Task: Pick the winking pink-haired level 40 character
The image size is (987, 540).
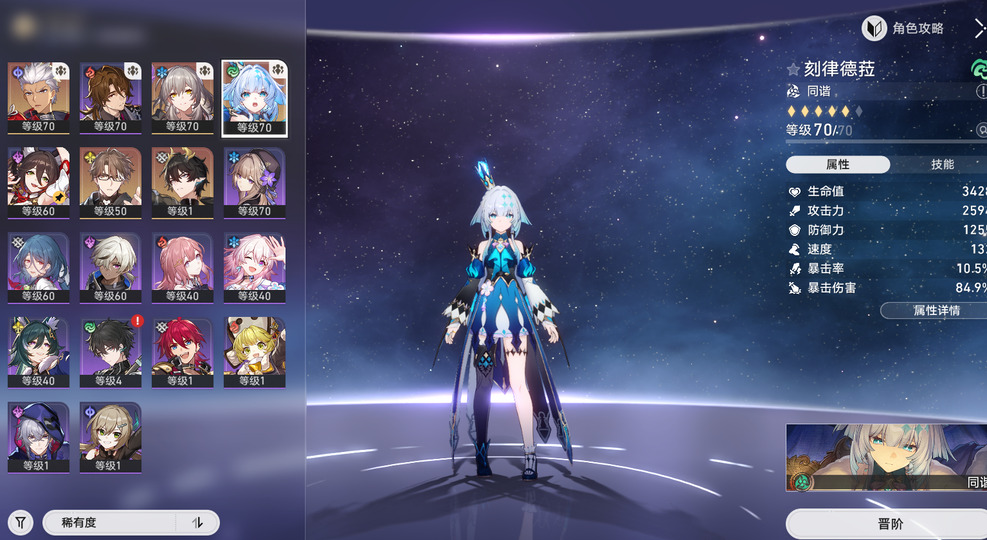Action: coord(254,267)
